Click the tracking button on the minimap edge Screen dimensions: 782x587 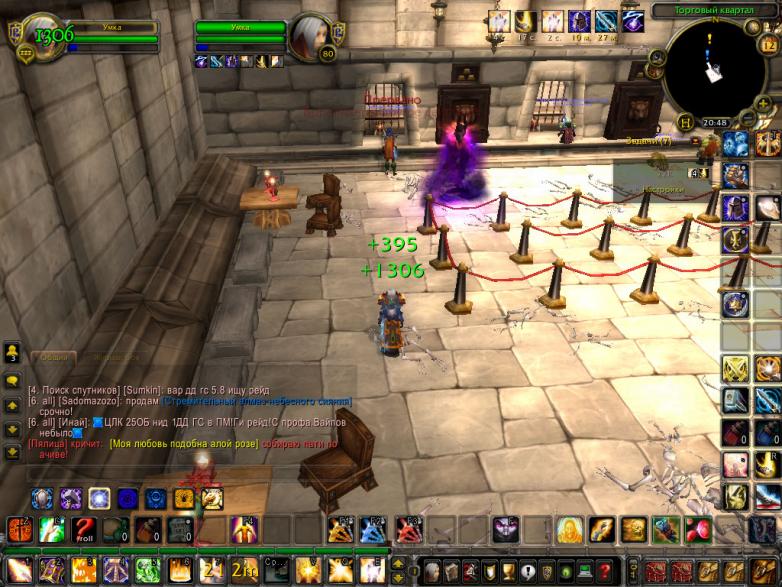[656, 57]
